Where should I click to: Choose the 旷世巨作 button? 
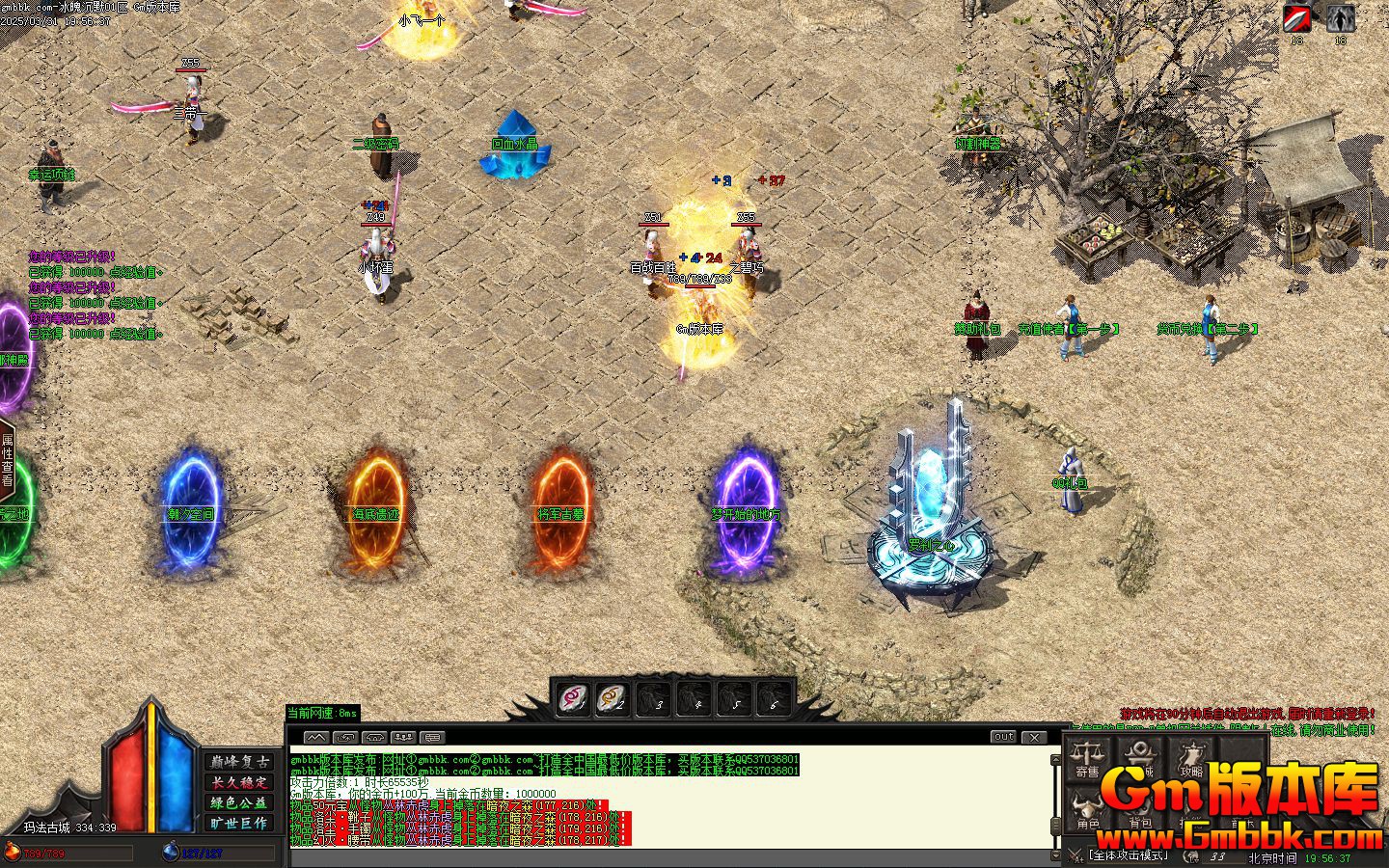(240, 823)
